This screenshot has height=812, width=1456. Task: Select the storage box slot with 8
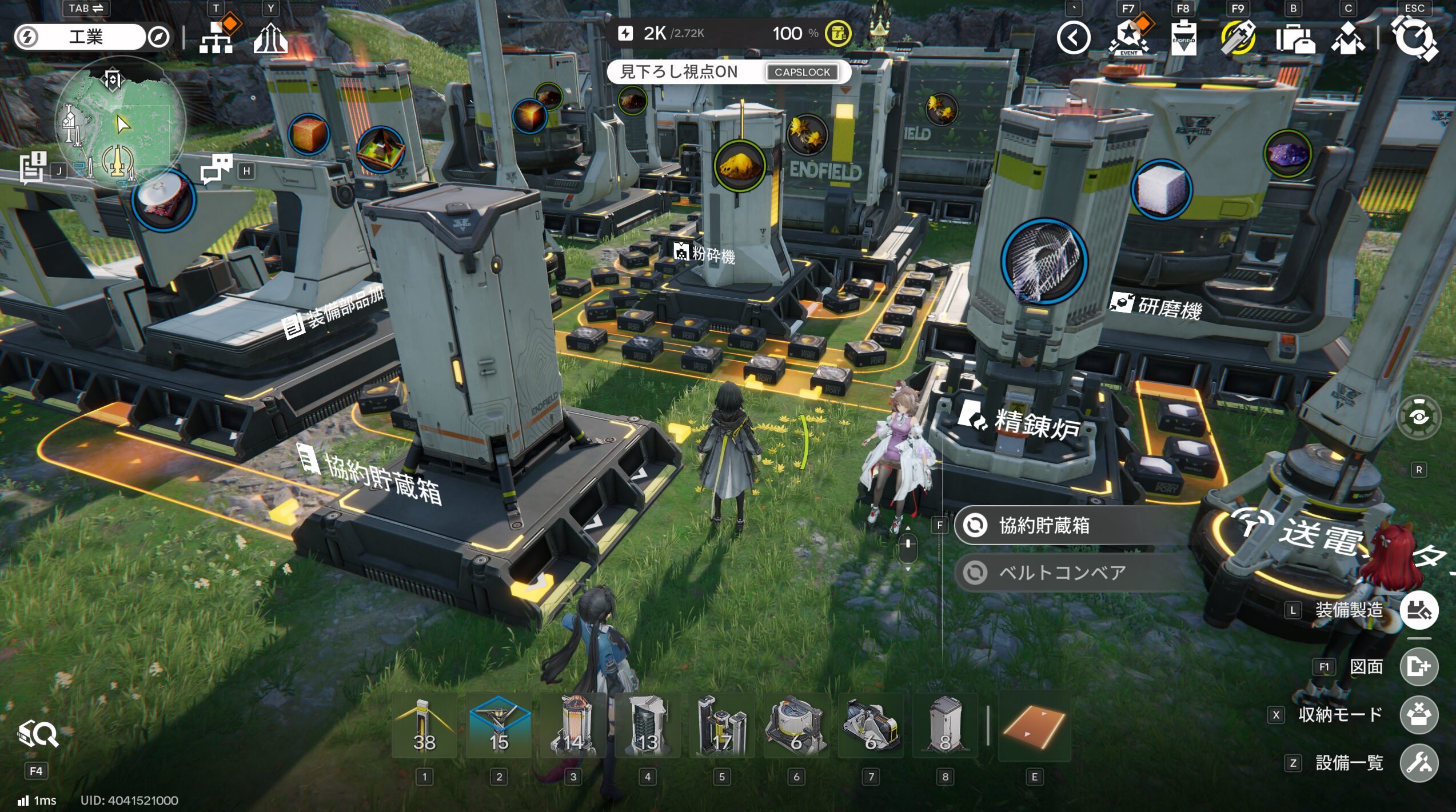point(945,726)
